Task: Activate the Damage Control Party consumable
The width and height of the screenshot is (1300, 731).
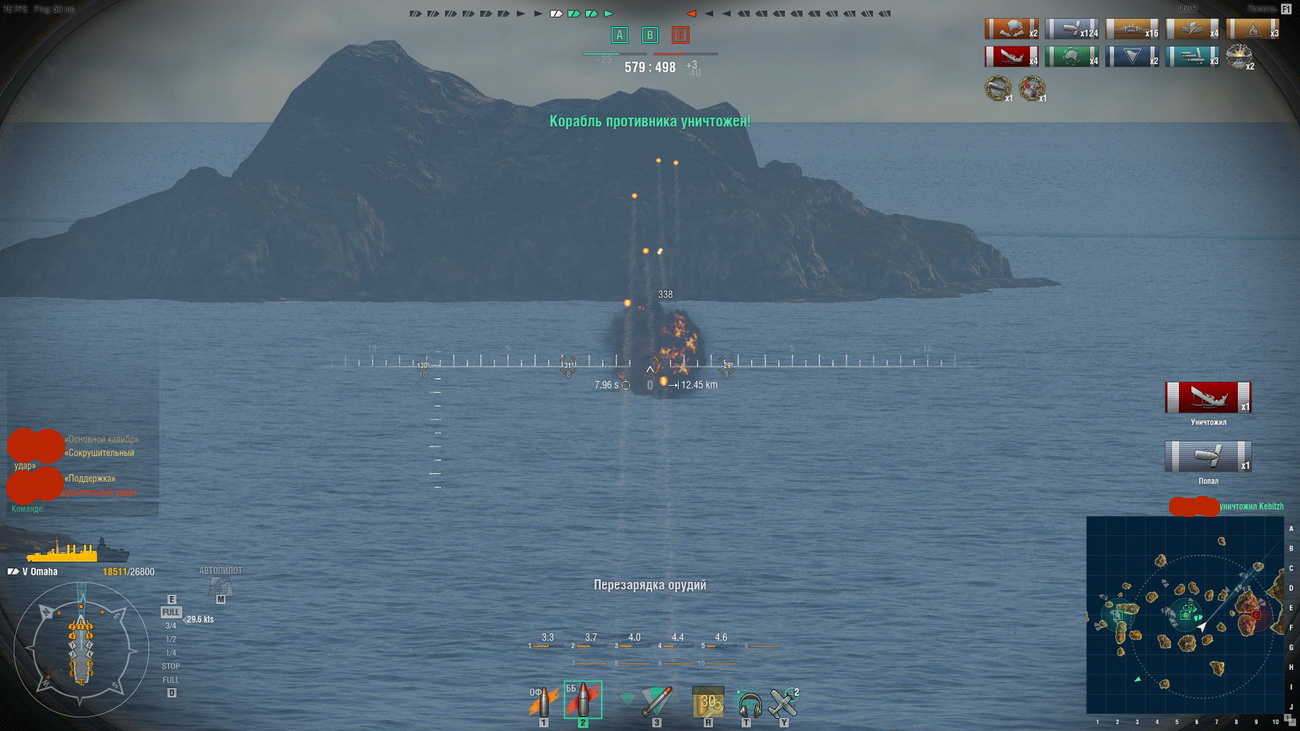Action: pos(708,701)
